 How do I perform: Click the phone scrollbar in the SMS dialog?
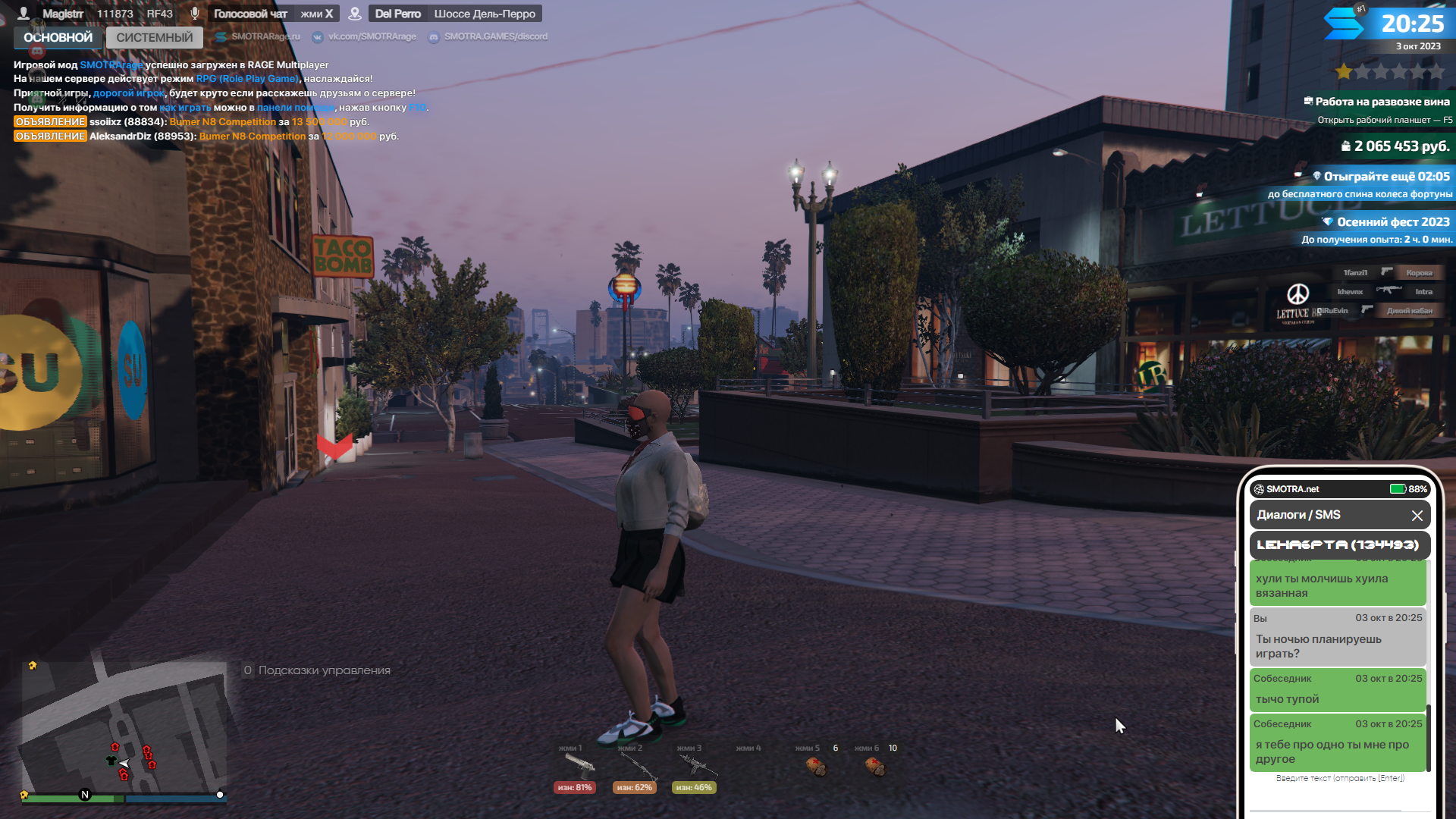pyautogui.click(x=1429, y=737)
